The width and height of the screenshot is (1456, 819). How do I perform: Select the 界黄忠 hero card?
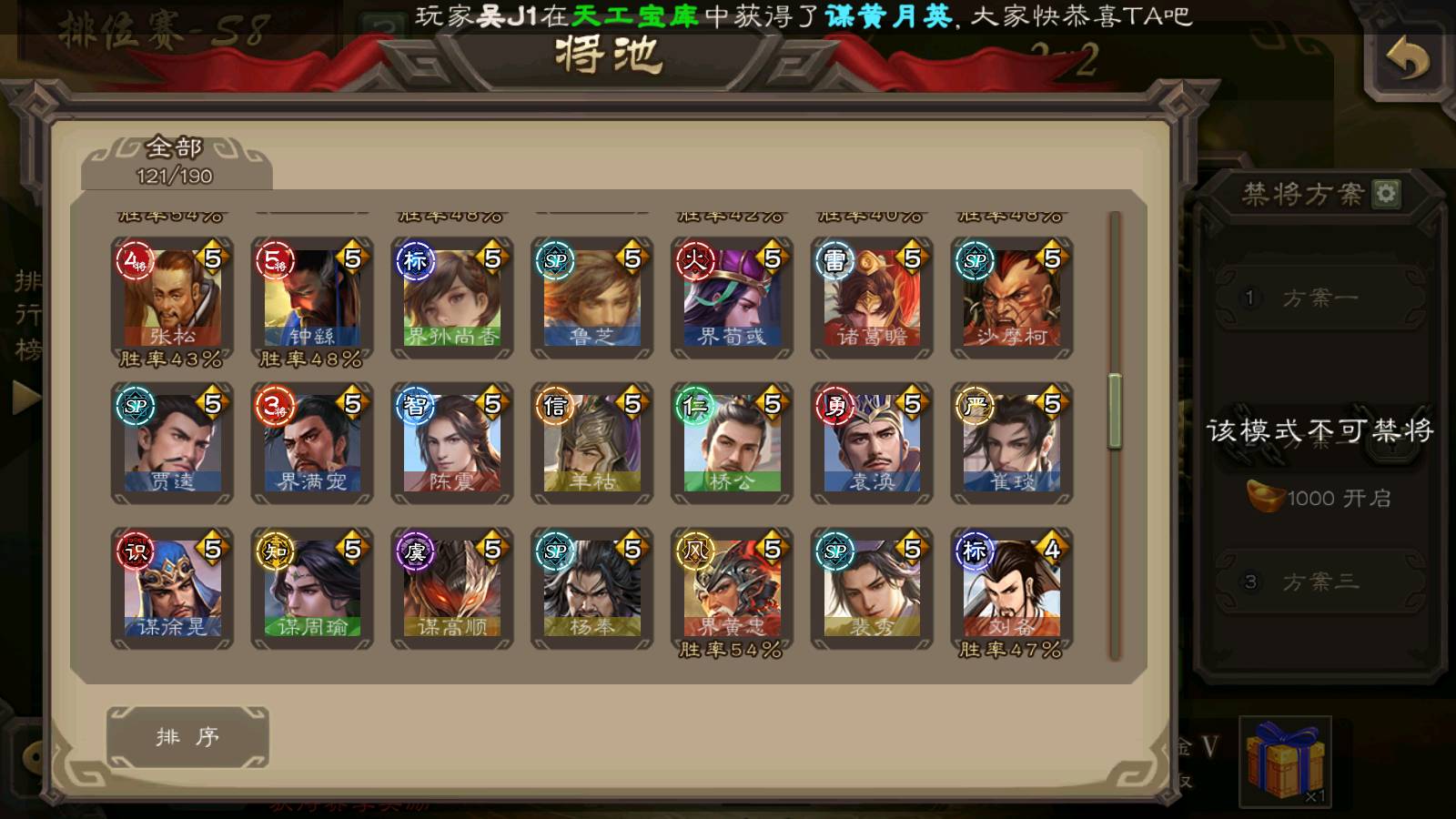coord(732,589)
